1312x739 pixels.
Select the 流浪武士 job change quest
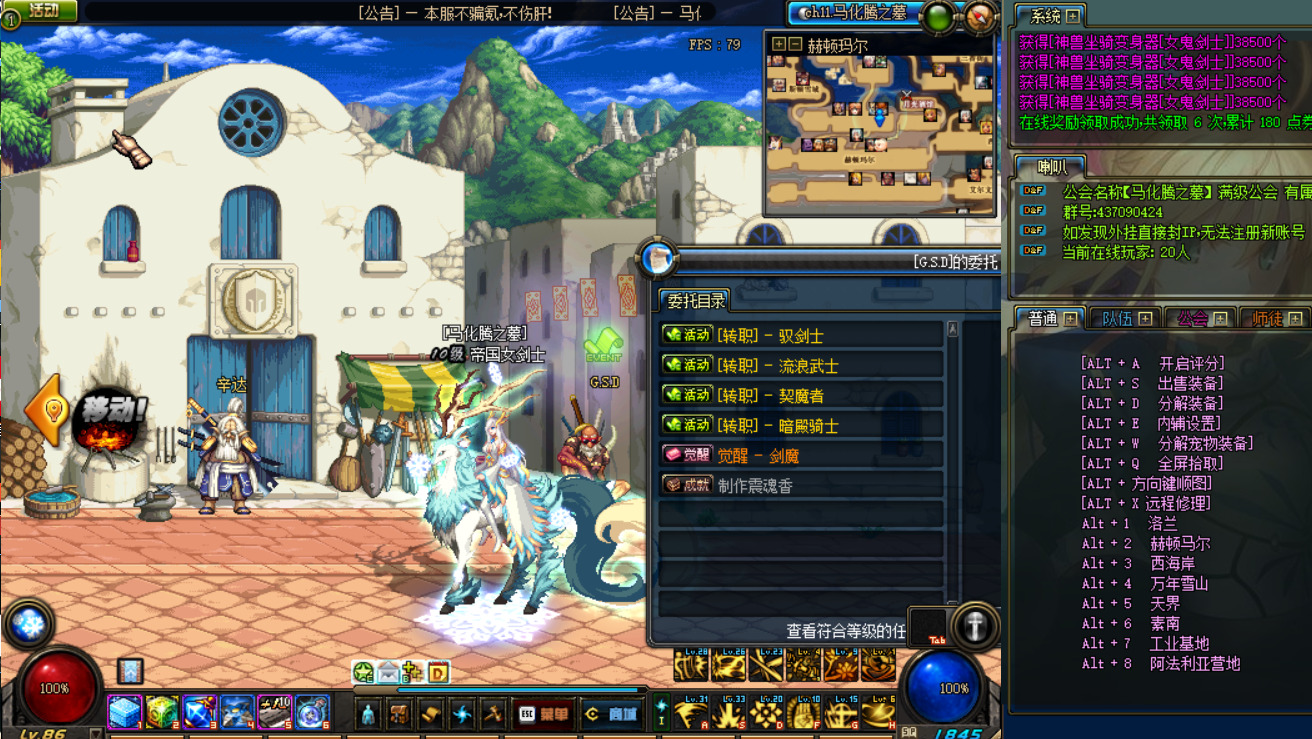(x=800, y=365)
